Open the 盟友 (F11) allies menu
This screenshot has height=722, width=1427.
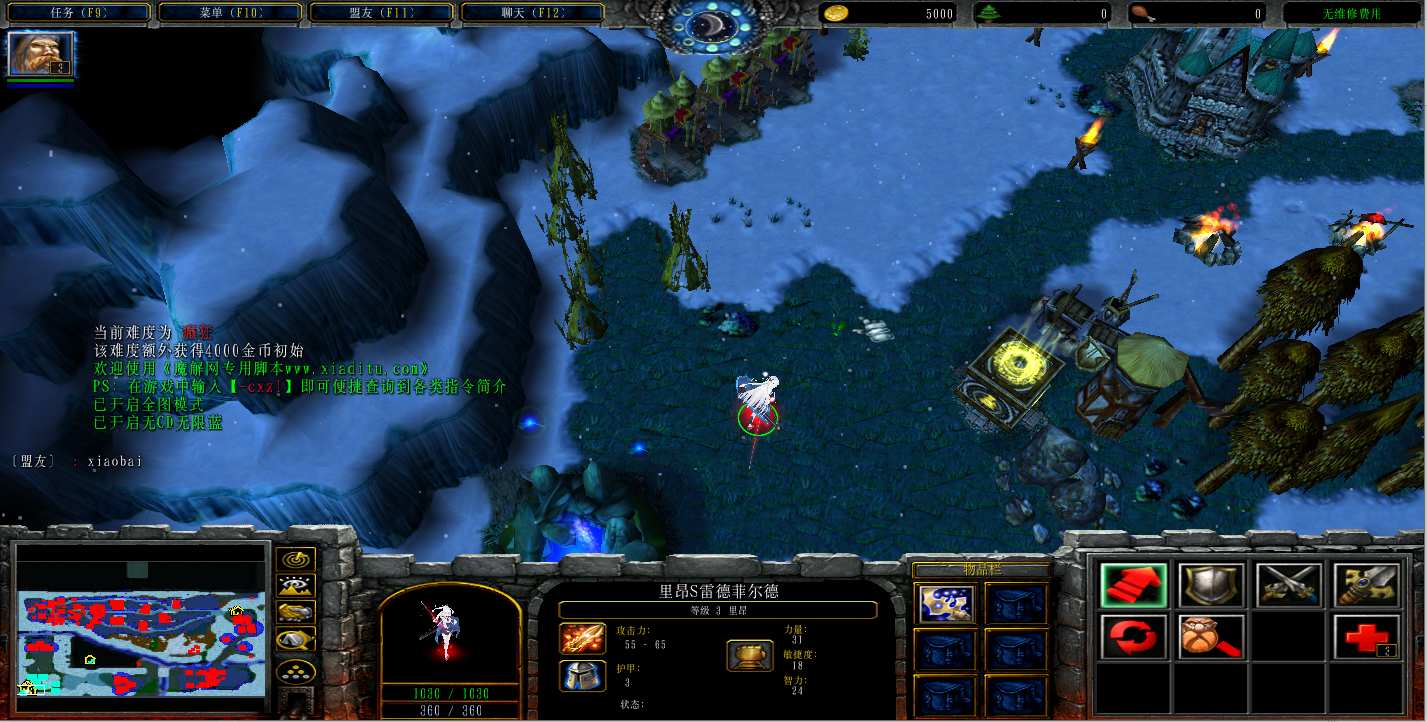click(x=382, y=13)
